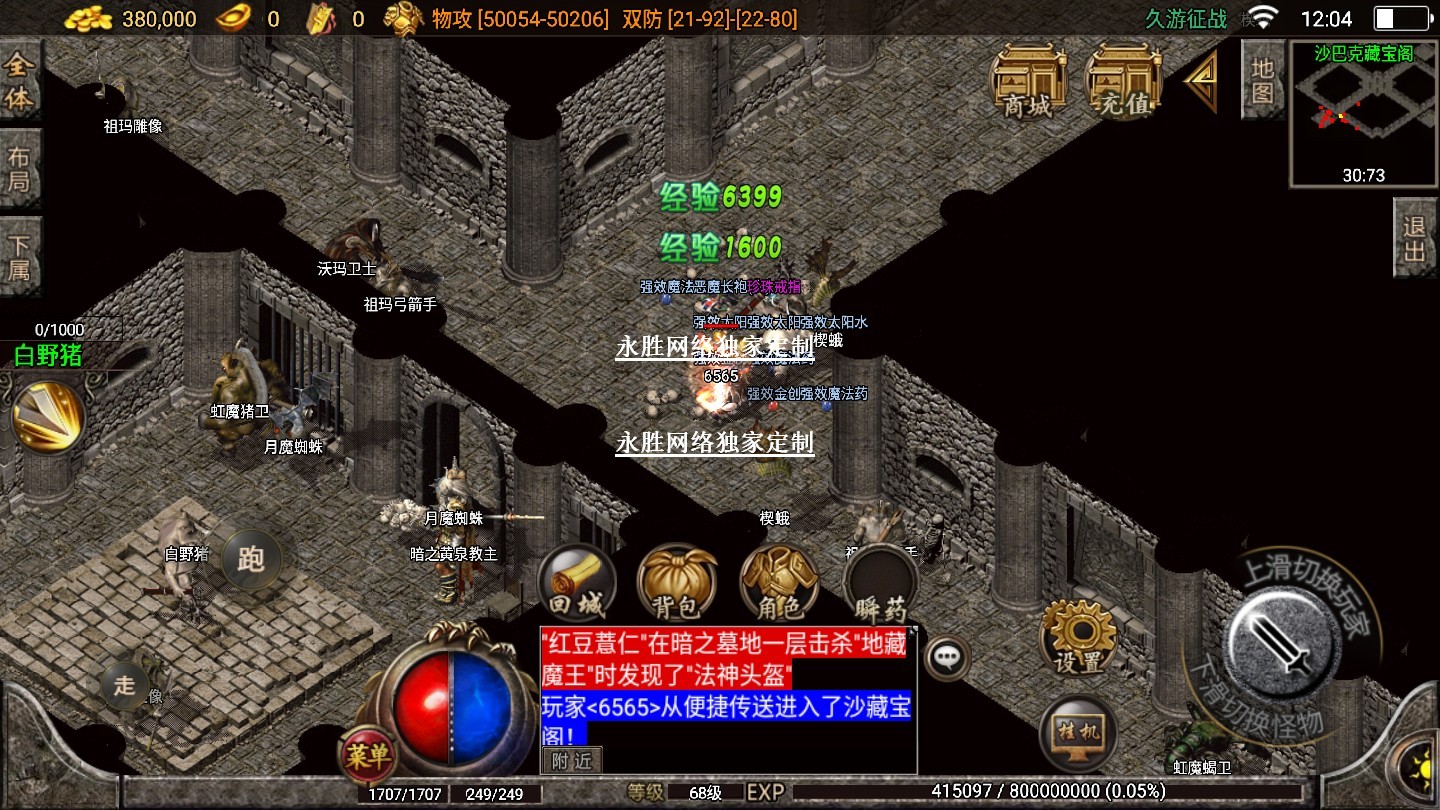Tap the 退出 exit button
The width and height of the screenshot is (1440, 810).
pos(1415,238)
